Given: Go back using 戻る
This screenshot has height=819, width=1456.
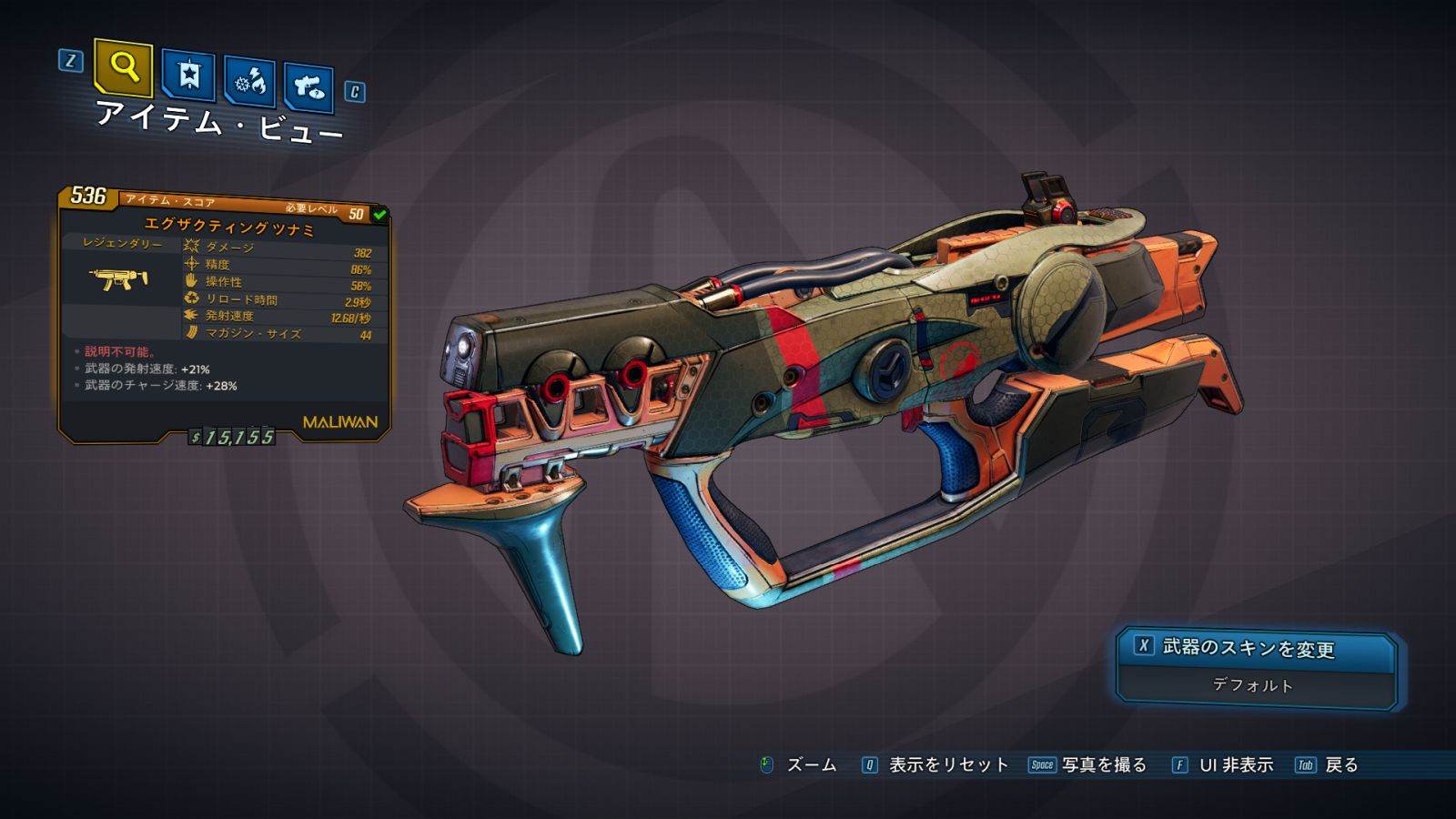Looking at the screenshot, I should (1340, 765).
